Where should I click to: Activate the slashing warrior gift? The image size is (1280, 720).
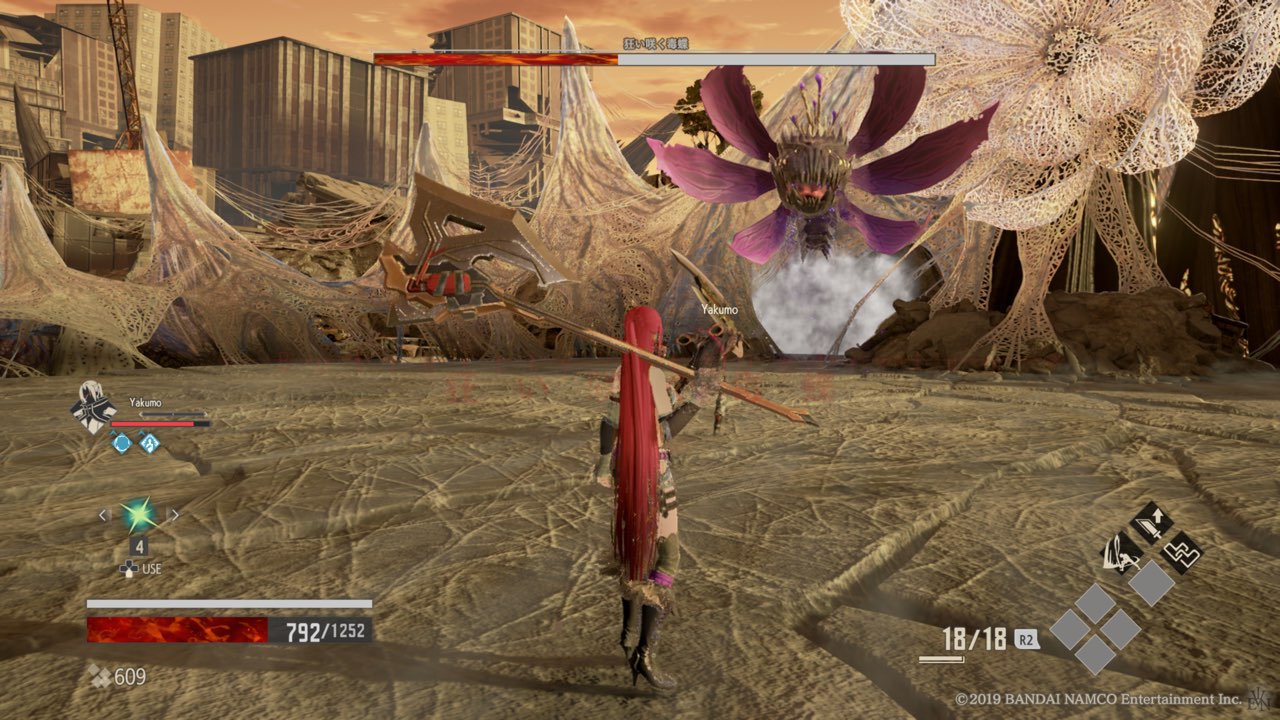1120,551
